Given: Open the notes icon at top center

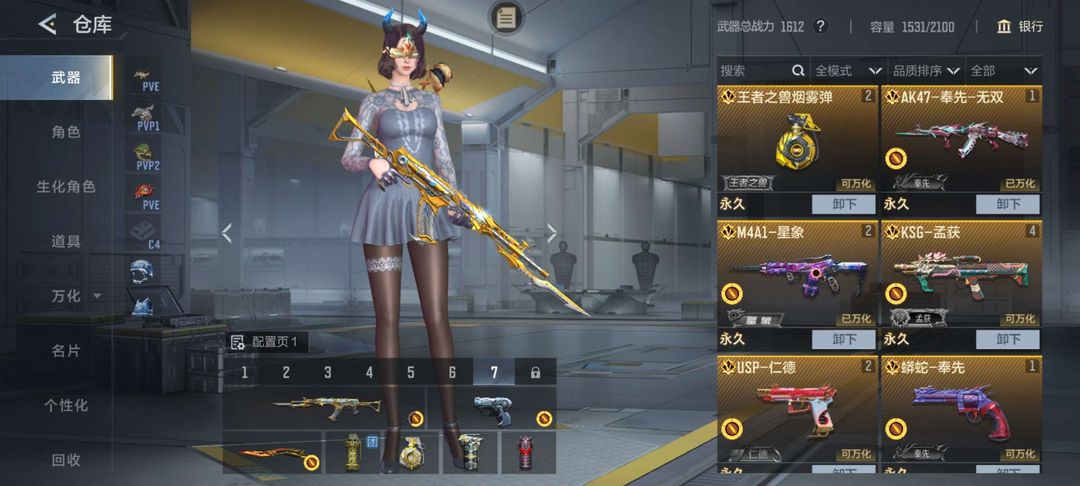Looking at the screenshot, I should [507, 17].
